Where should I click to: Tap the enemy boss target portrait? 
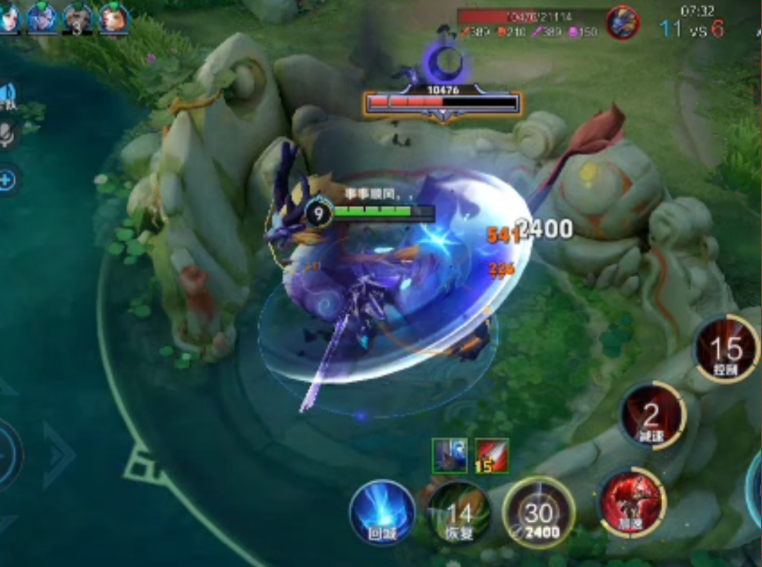point(623,22)
